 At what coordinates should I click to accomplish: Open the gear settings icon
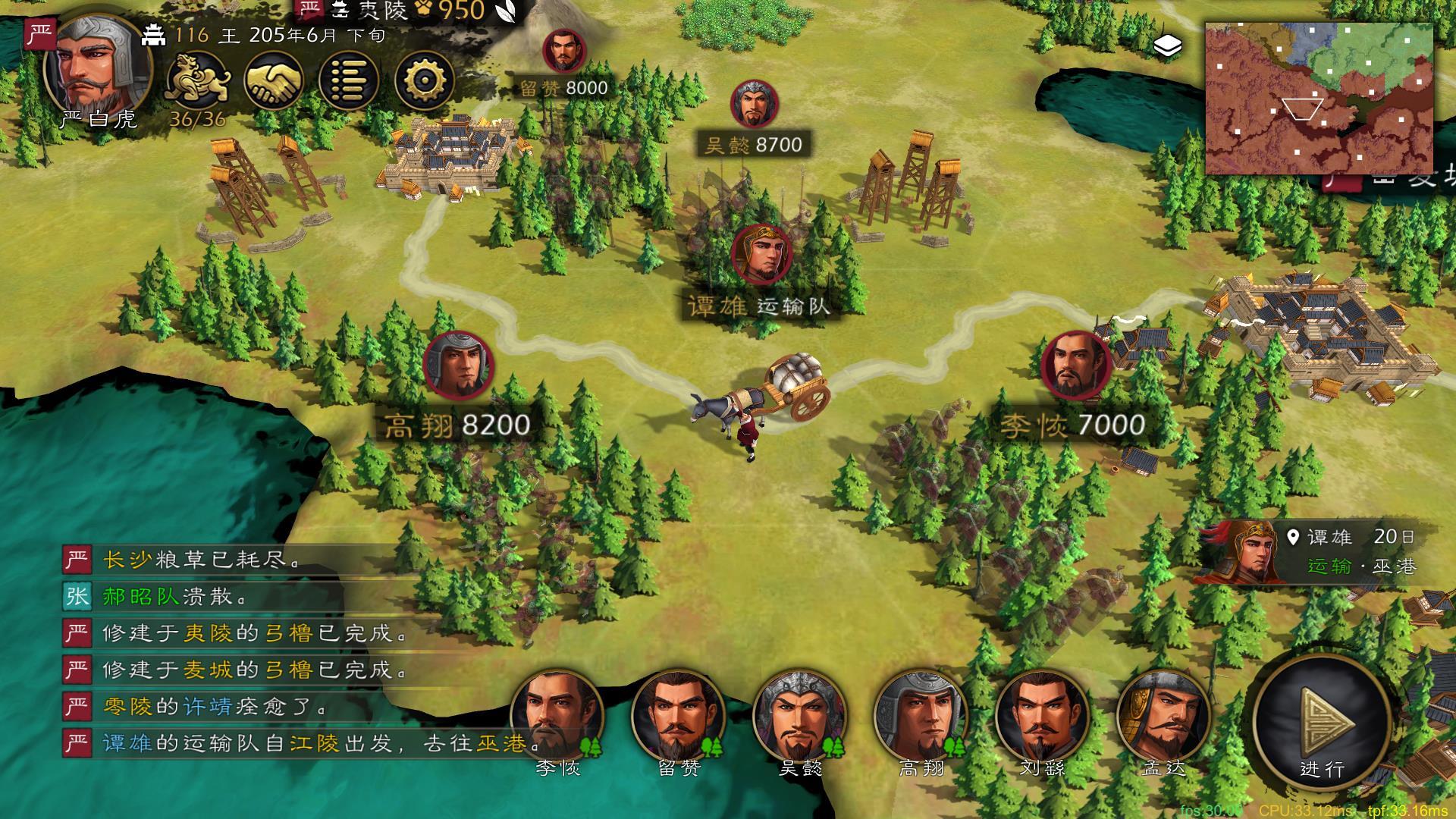(425, 80)
